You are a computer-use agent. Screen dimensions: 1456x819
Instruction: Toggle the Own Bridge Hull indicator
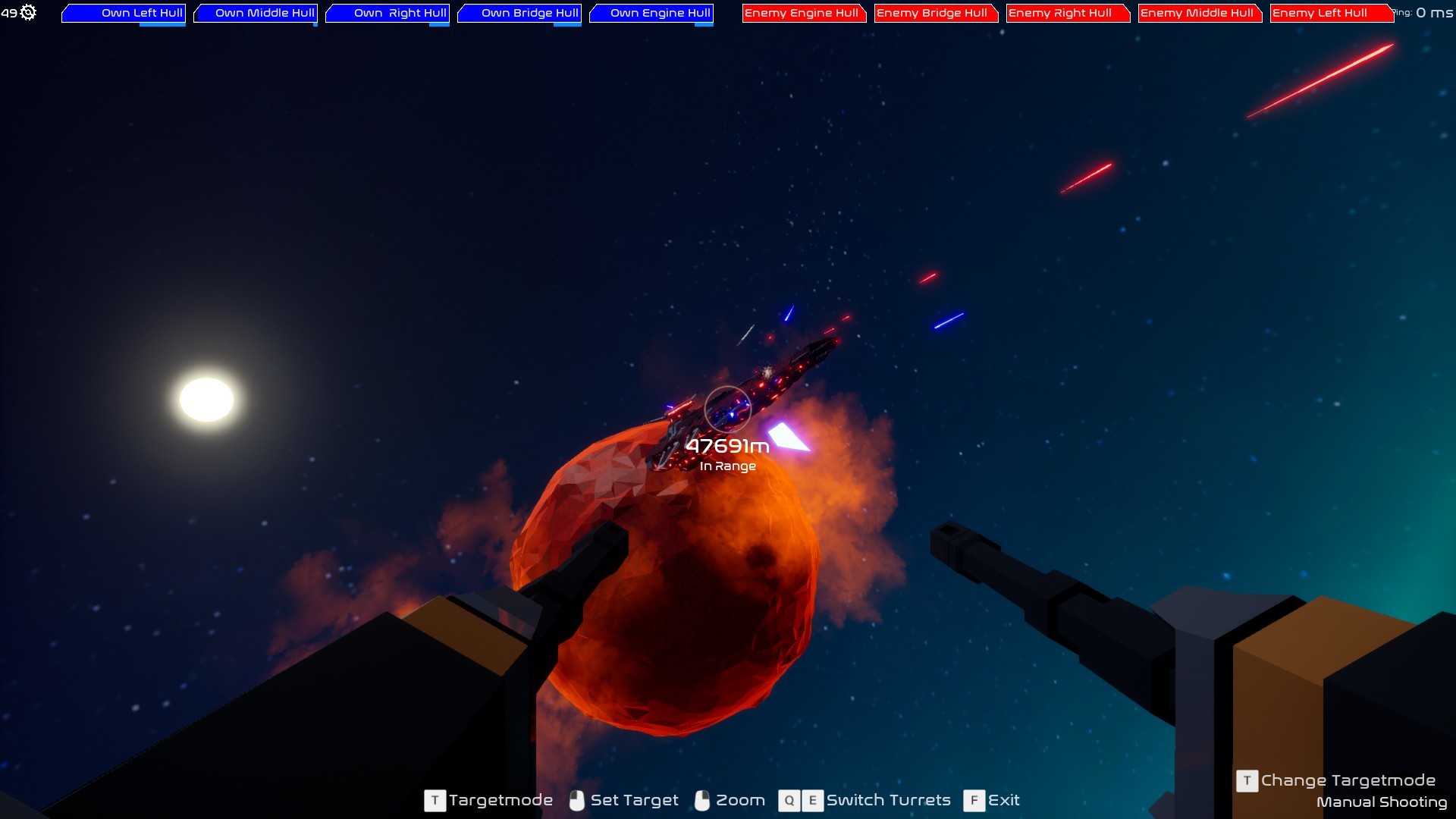519,13
